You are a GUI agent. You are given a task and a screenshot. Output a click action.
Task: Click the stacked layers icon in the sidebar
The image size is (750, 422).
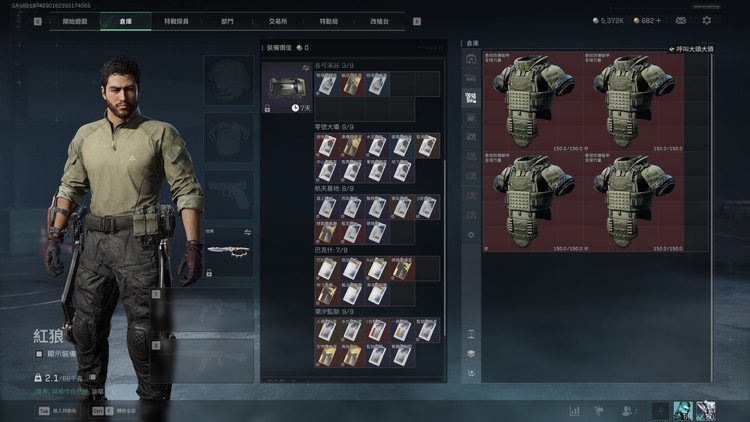pos(471,353)
